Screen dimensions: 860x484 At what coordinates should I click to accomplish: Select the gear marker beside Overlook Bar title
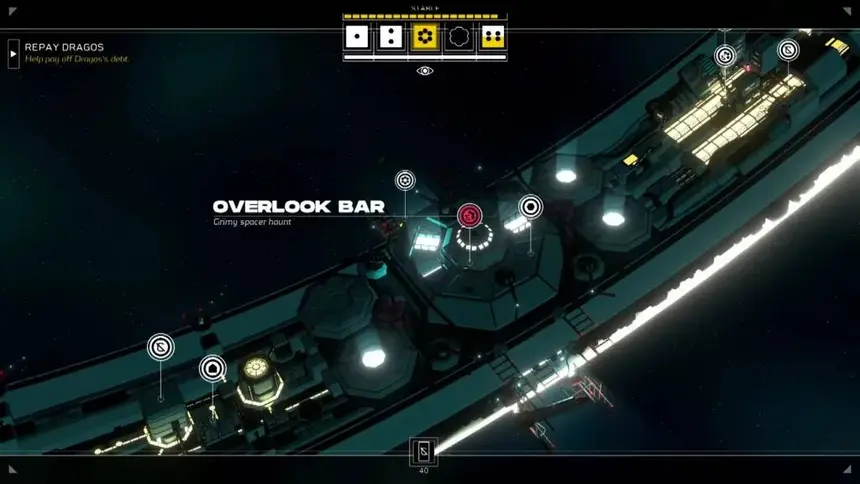(405, 180)
